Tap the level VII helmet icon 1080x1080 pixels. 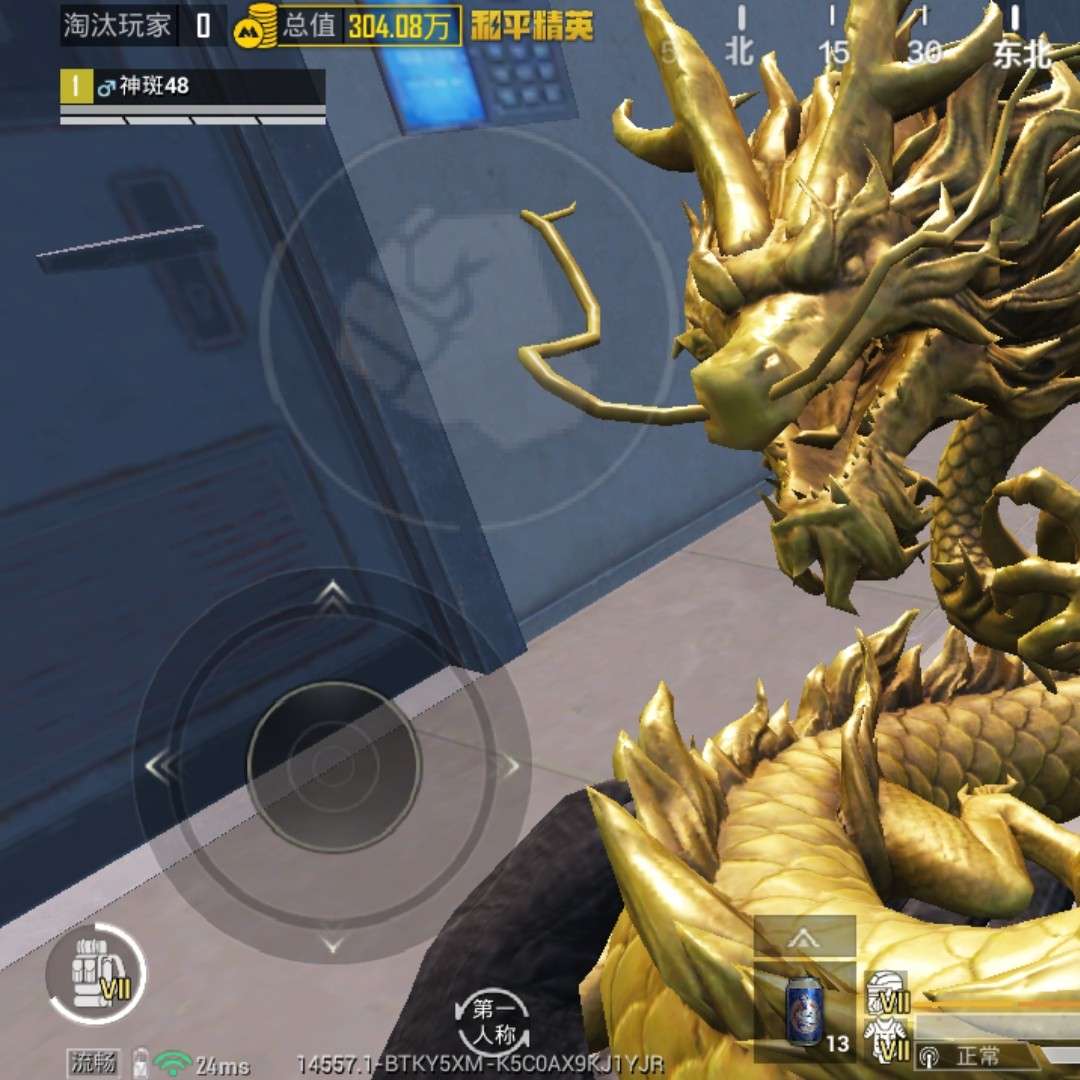coord(889,990)
